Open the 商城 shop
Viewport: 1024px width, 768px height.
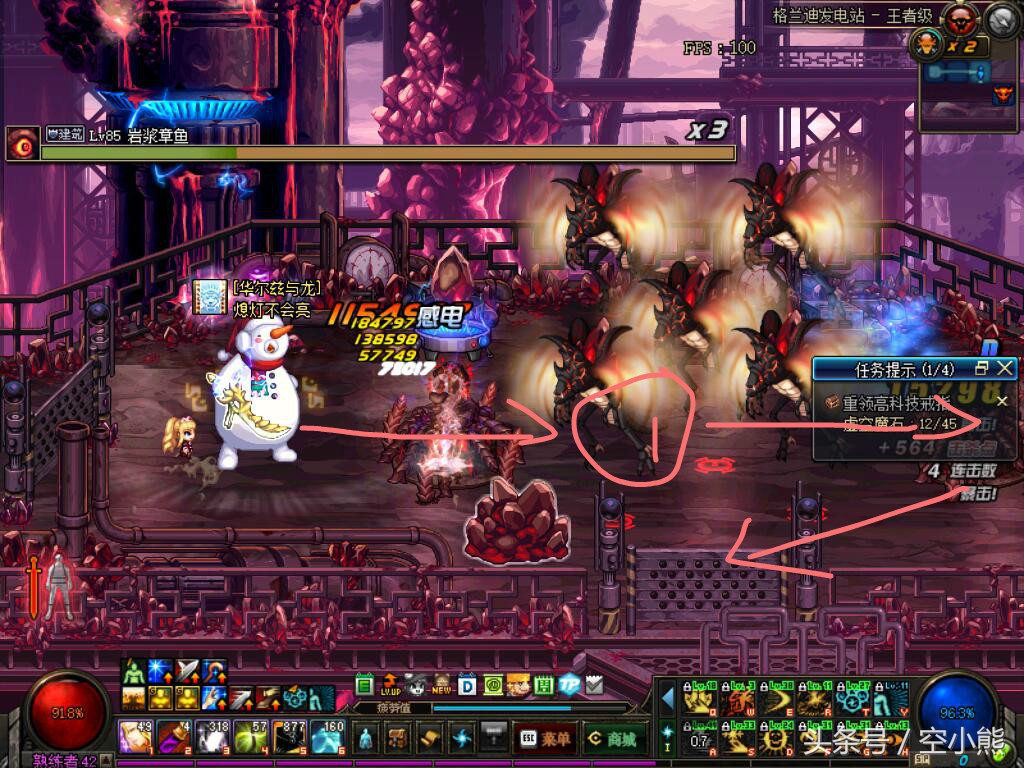click(613, 738)
